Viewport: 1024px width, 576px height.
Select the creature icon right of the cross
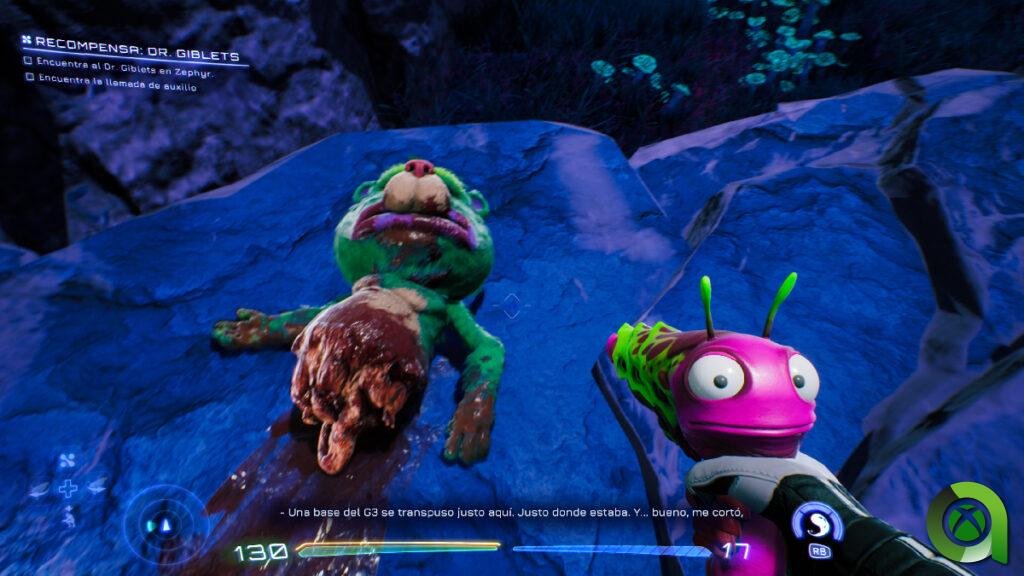click(96, 489)
